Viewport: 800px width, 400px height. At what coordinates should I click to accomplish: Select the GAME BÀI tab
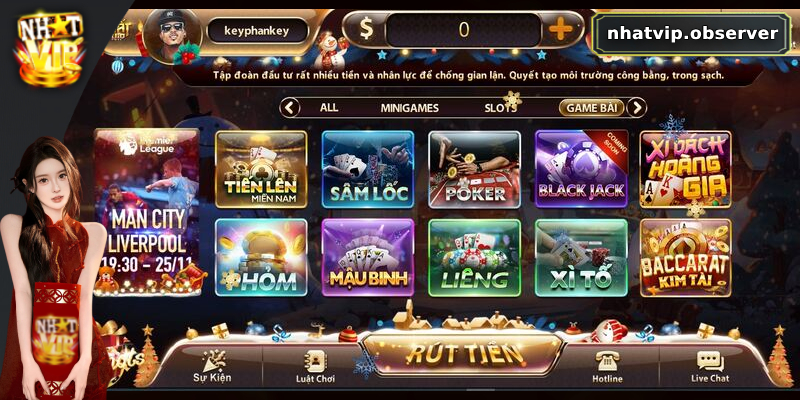tap(592, 107)
